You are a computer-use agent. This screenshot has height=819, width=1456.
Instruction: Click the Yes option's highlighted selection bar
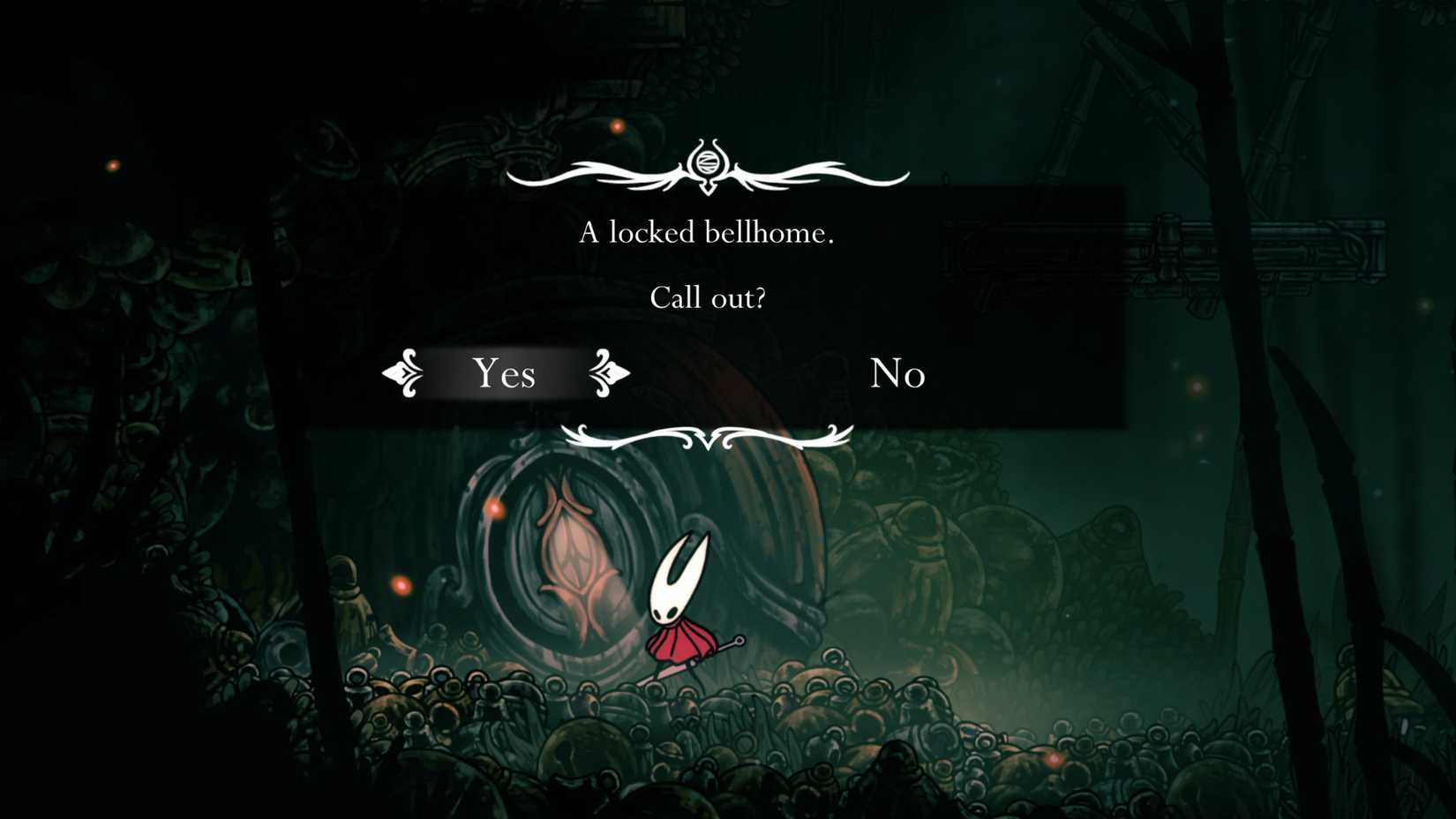pos(505,374)
